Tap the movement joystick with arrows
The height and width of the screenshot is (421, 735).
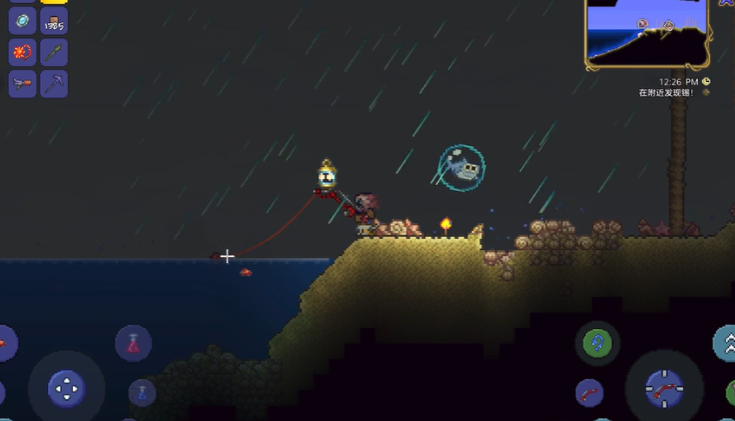66,388
